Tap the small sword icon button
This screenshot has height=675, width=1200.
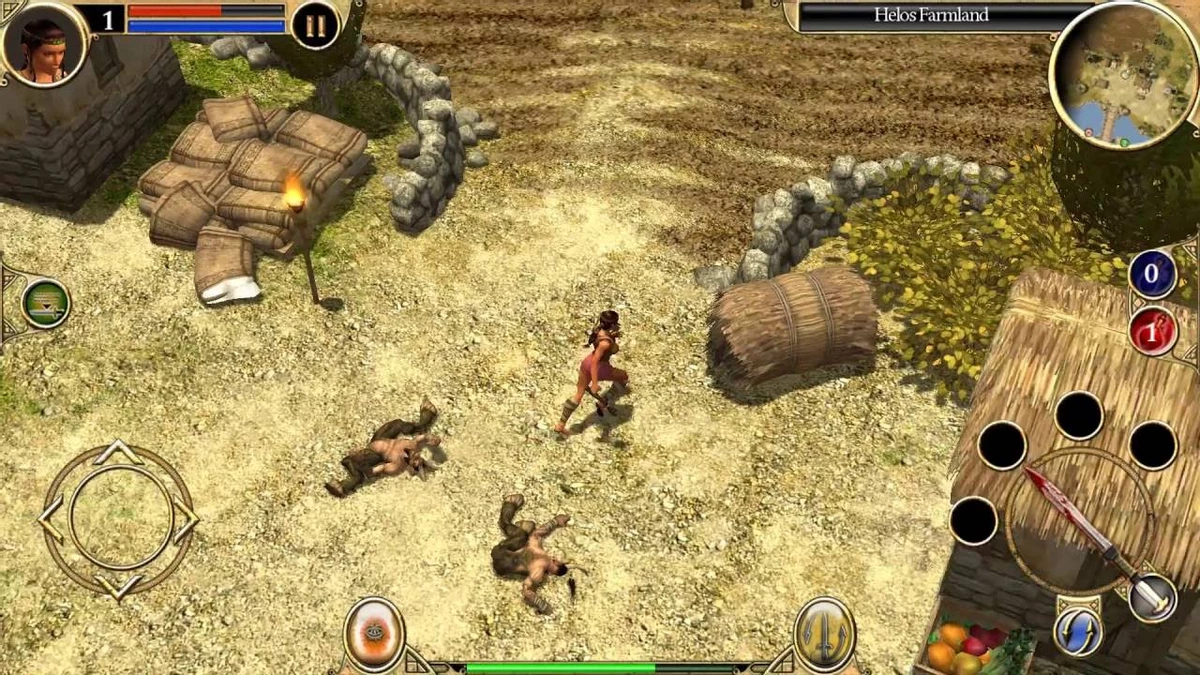pos(1152,597)
